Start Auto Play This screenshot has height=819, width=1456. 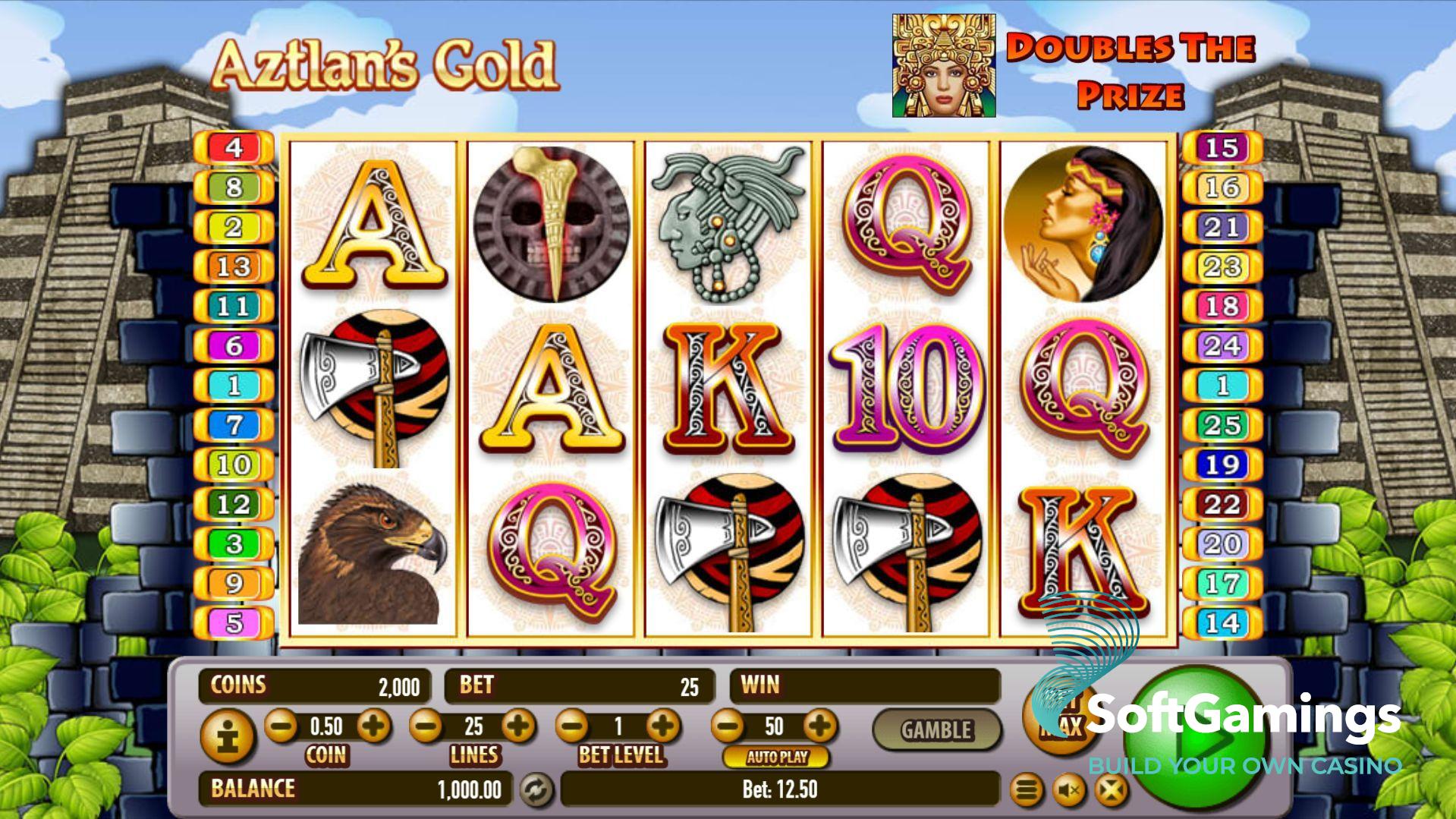pos(776,757)
